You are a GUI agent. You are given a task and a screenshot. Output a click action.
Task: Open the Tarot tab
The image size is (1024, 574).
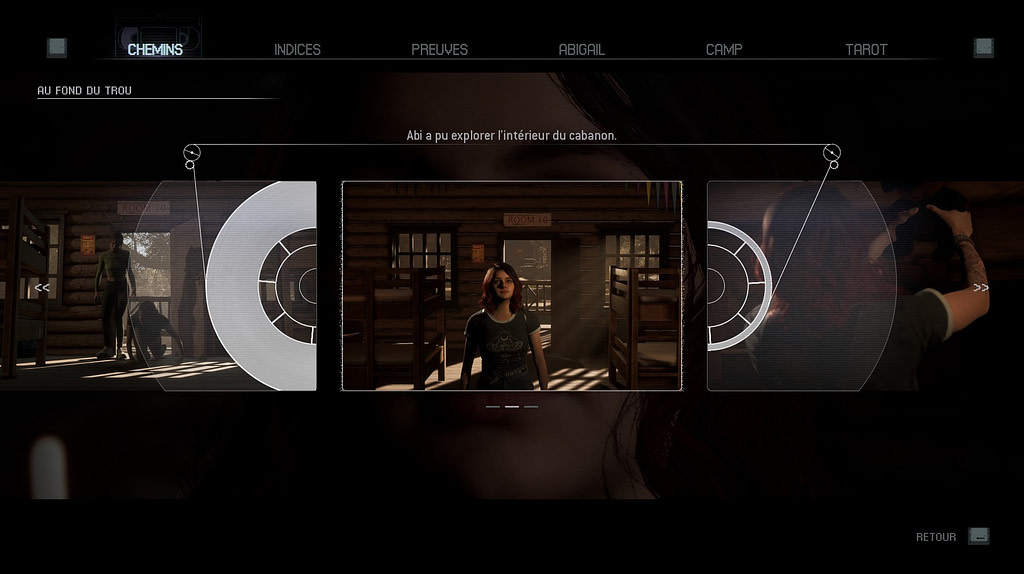[x=866, y=49]
